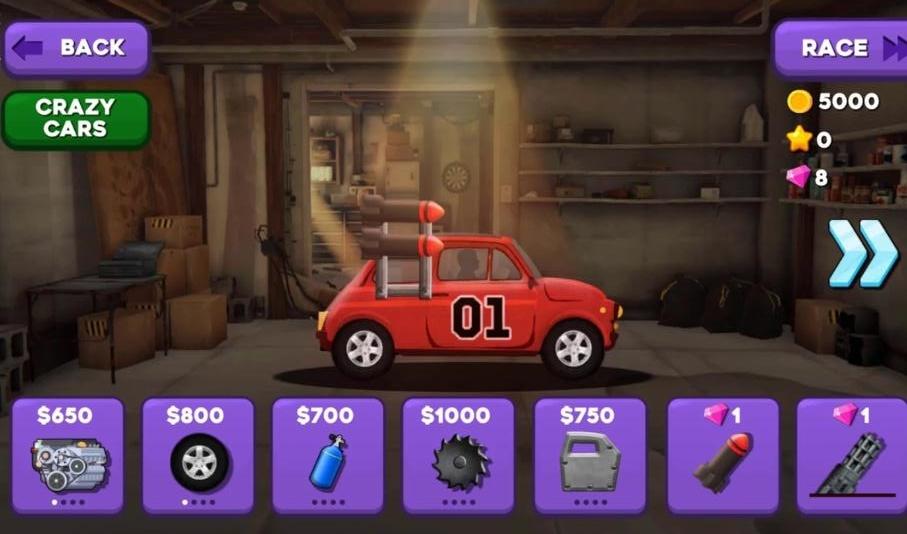Buy the $650 engine upgrade
This screenshot has height=534, width=907.
tap(68, 455)
